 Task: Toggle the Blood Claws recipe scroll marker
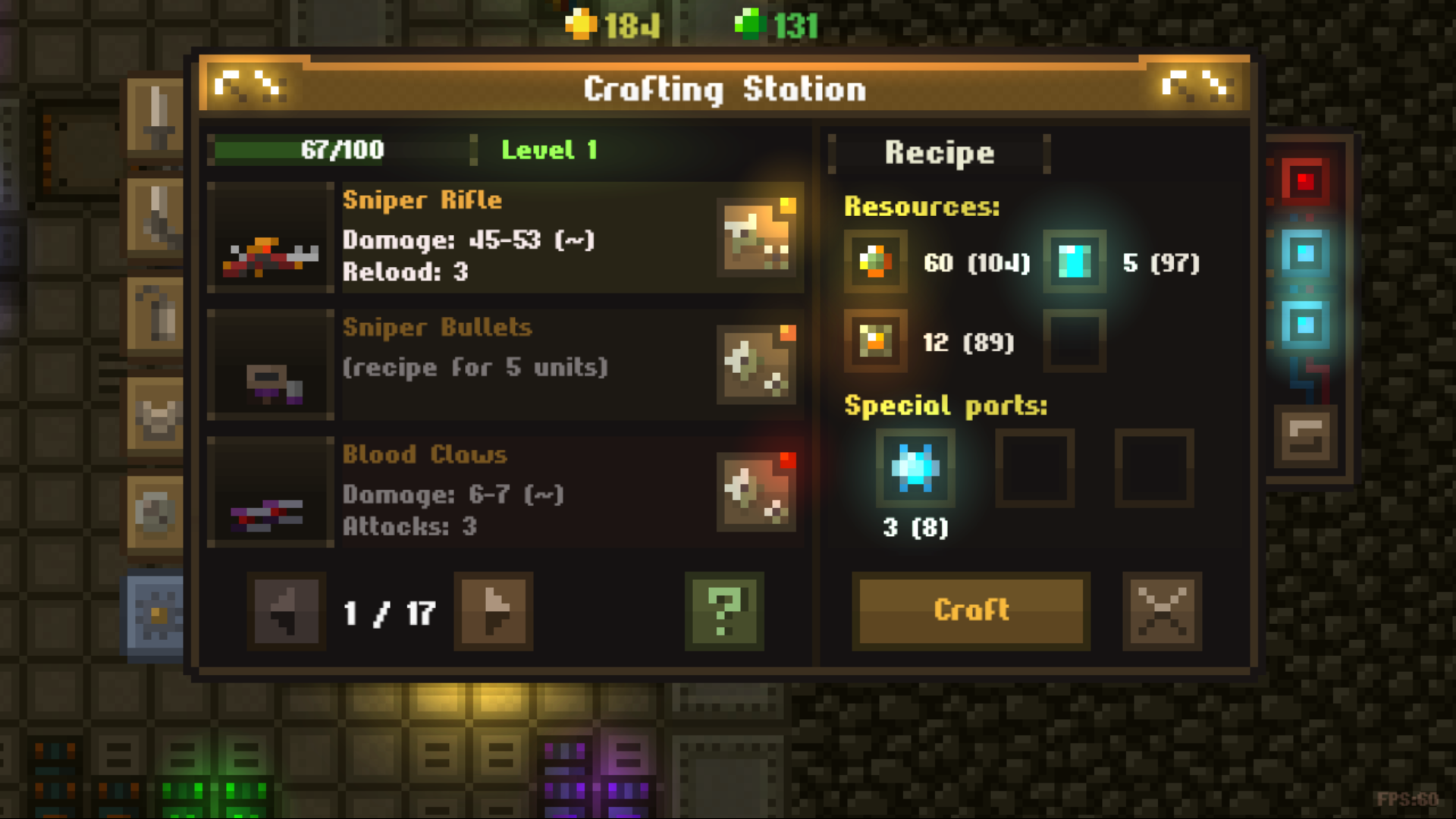[757, 490]
